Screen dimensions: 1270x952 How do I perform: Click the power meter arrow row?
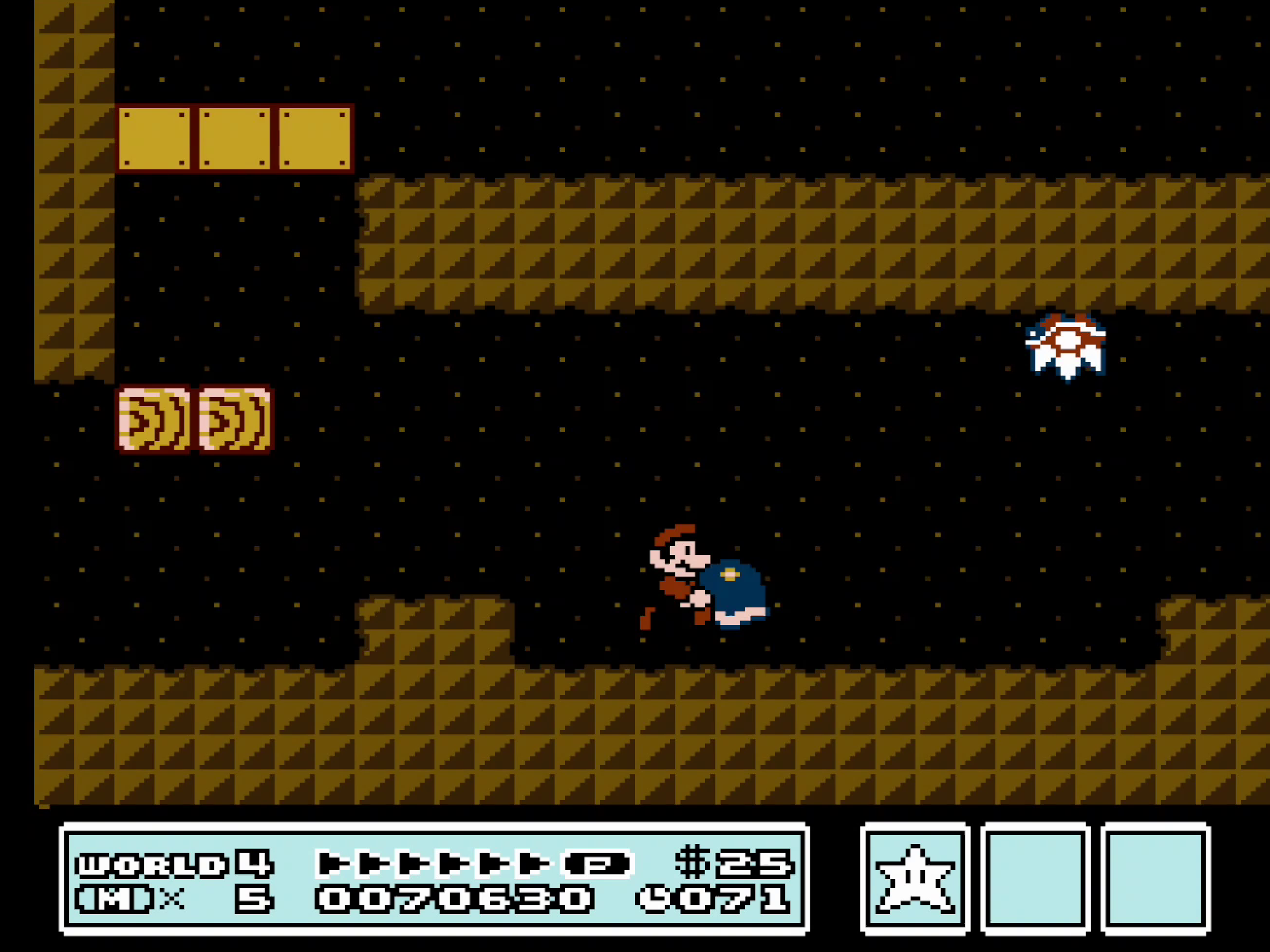point(436,863)
